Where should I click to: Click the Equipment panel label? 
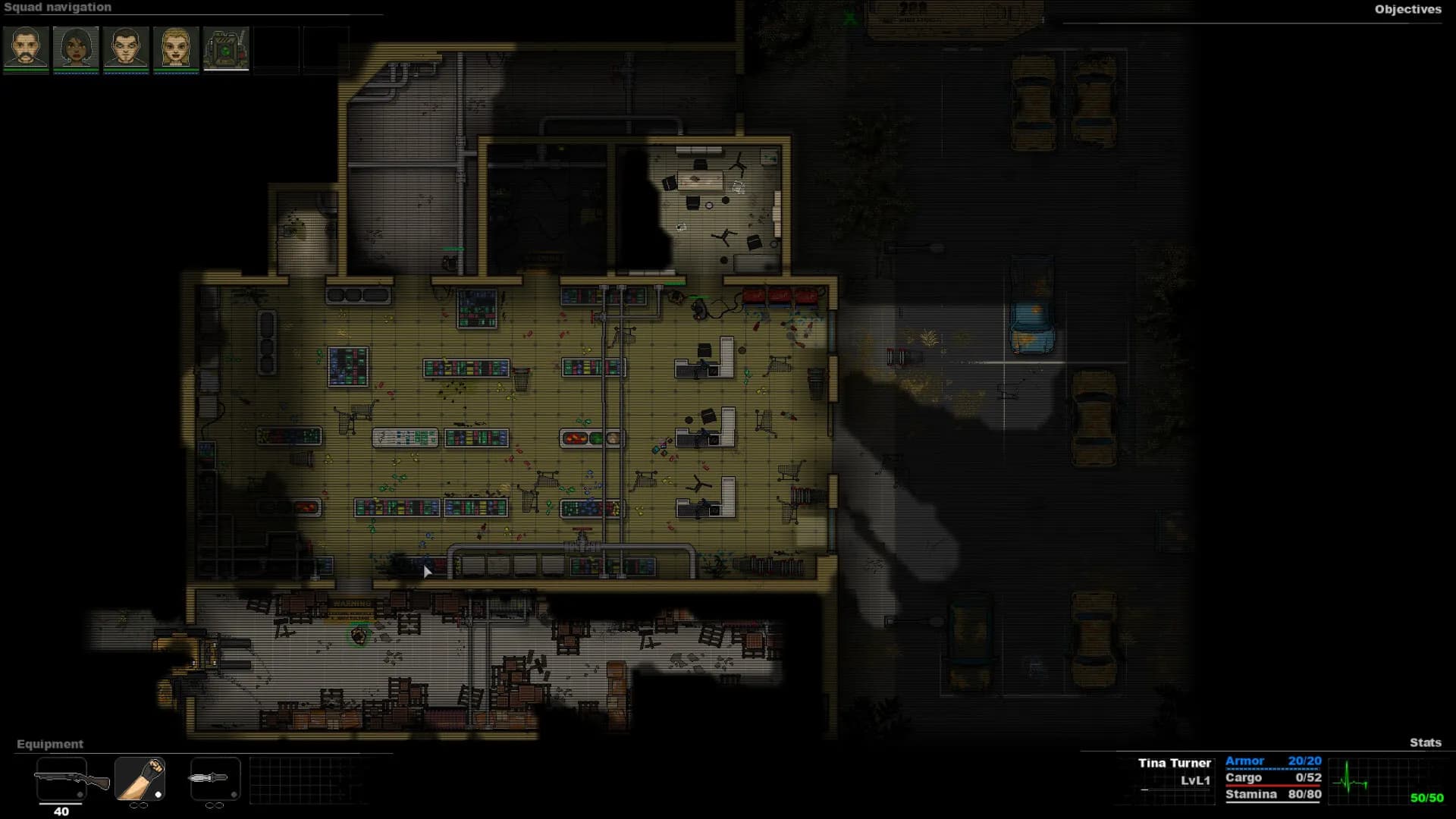click(49, 744)
